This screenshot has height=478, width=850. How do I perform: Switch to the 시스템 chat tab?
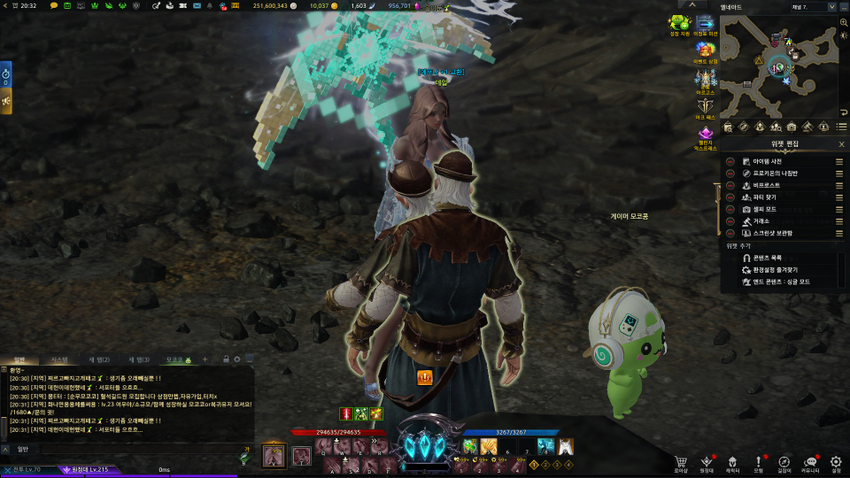[59, 359]
